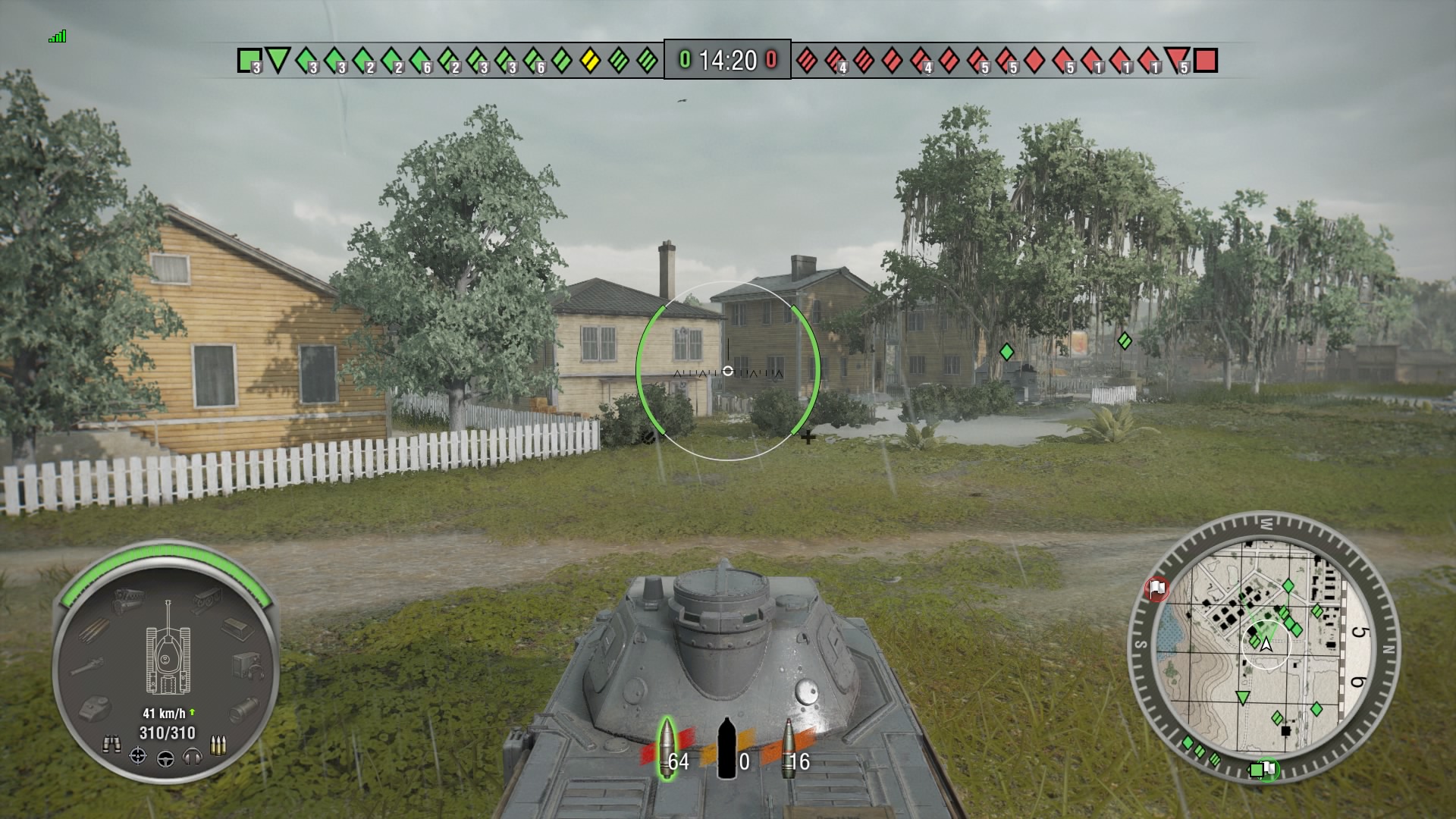Click the gun barrel module icon
1456x819 pixels.
tap(87, 665)
